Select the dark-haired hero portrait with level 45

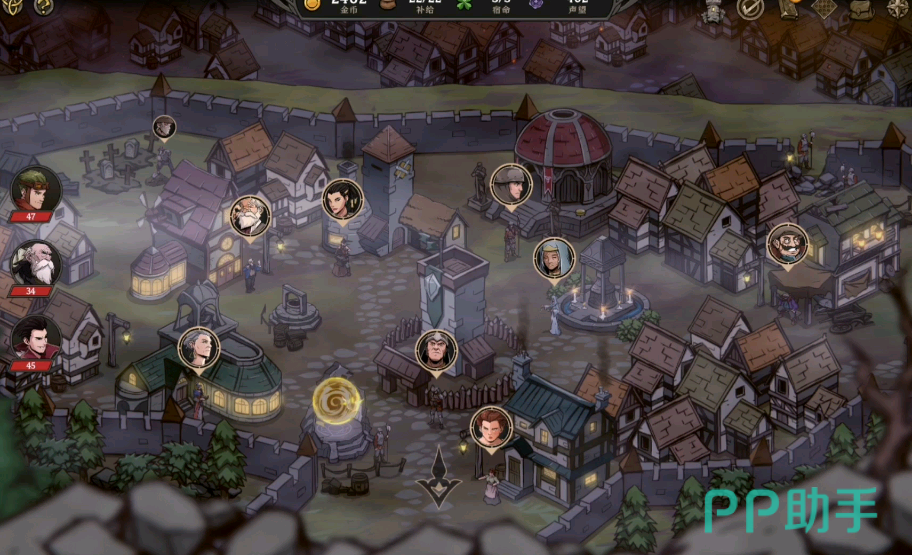tap(36, 338)
